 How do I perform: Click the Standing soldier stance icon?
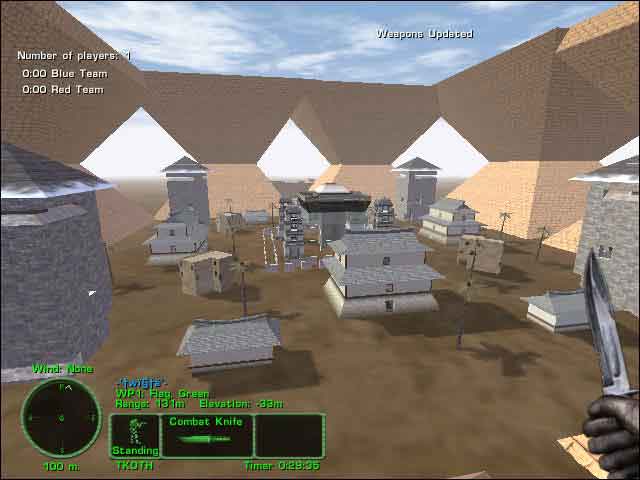(134, 435)
